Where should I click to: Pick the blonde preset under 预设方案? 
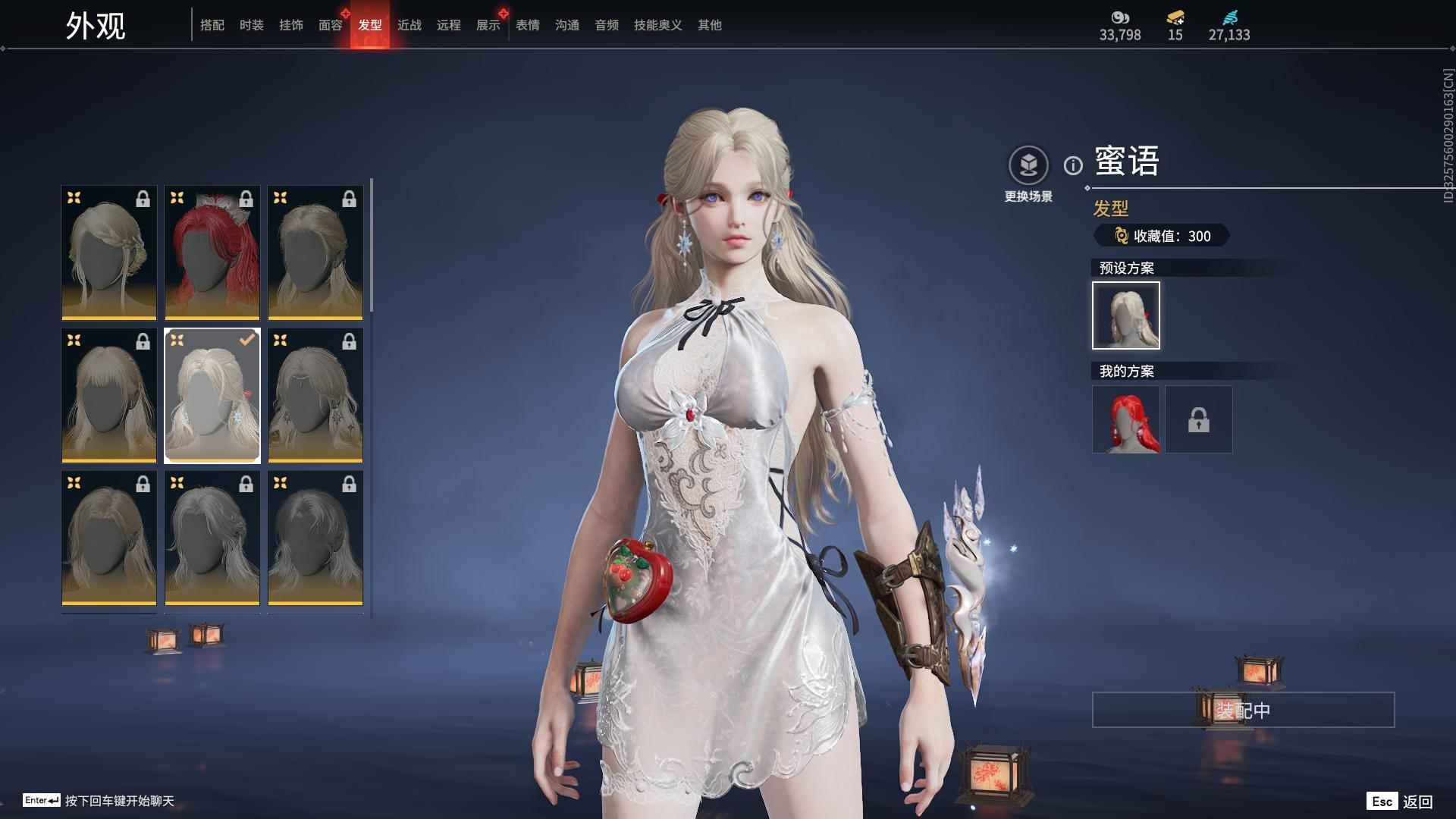pos(1126,315)
